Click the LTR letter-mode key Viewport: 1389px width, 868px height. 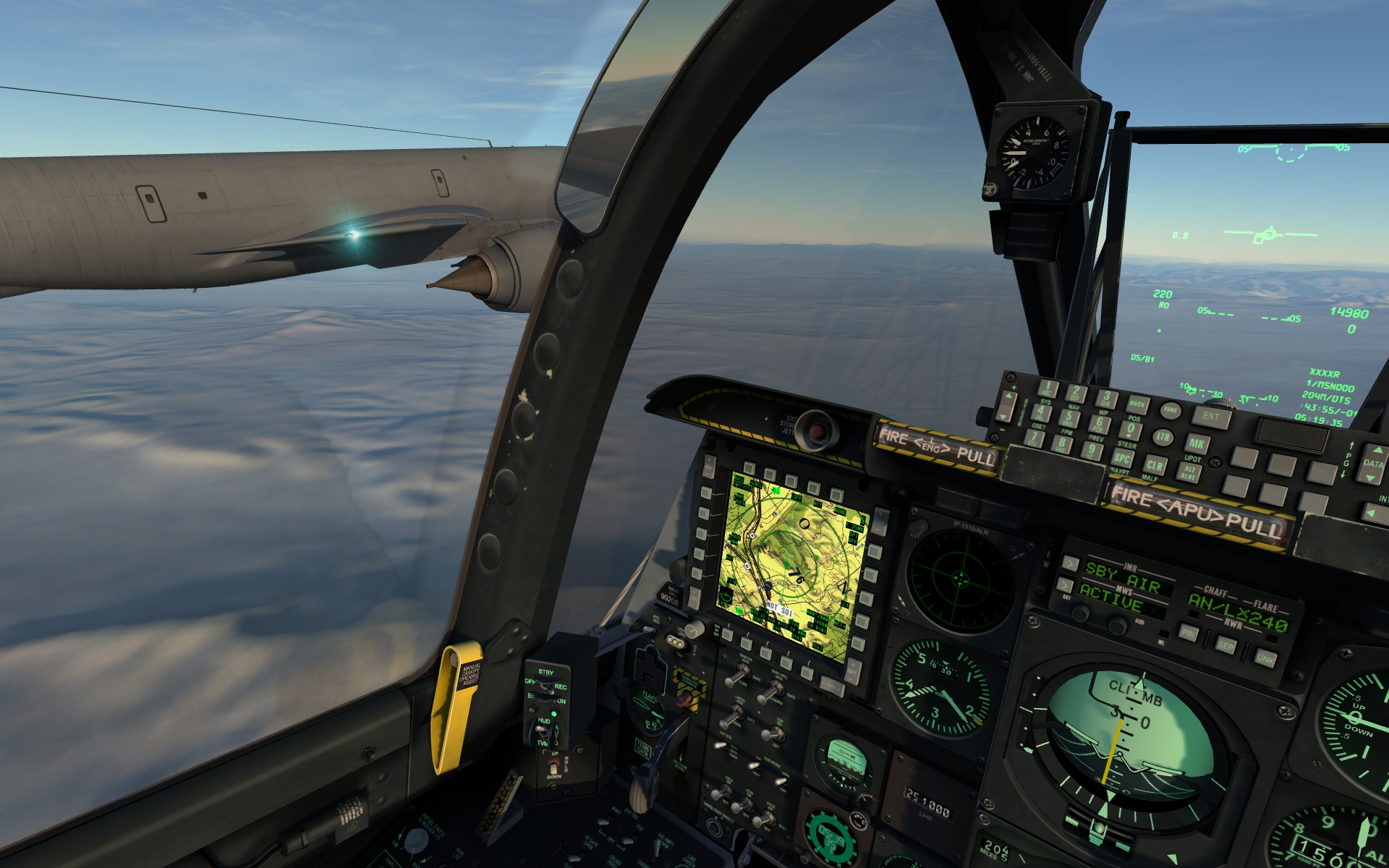[1163, 437]
